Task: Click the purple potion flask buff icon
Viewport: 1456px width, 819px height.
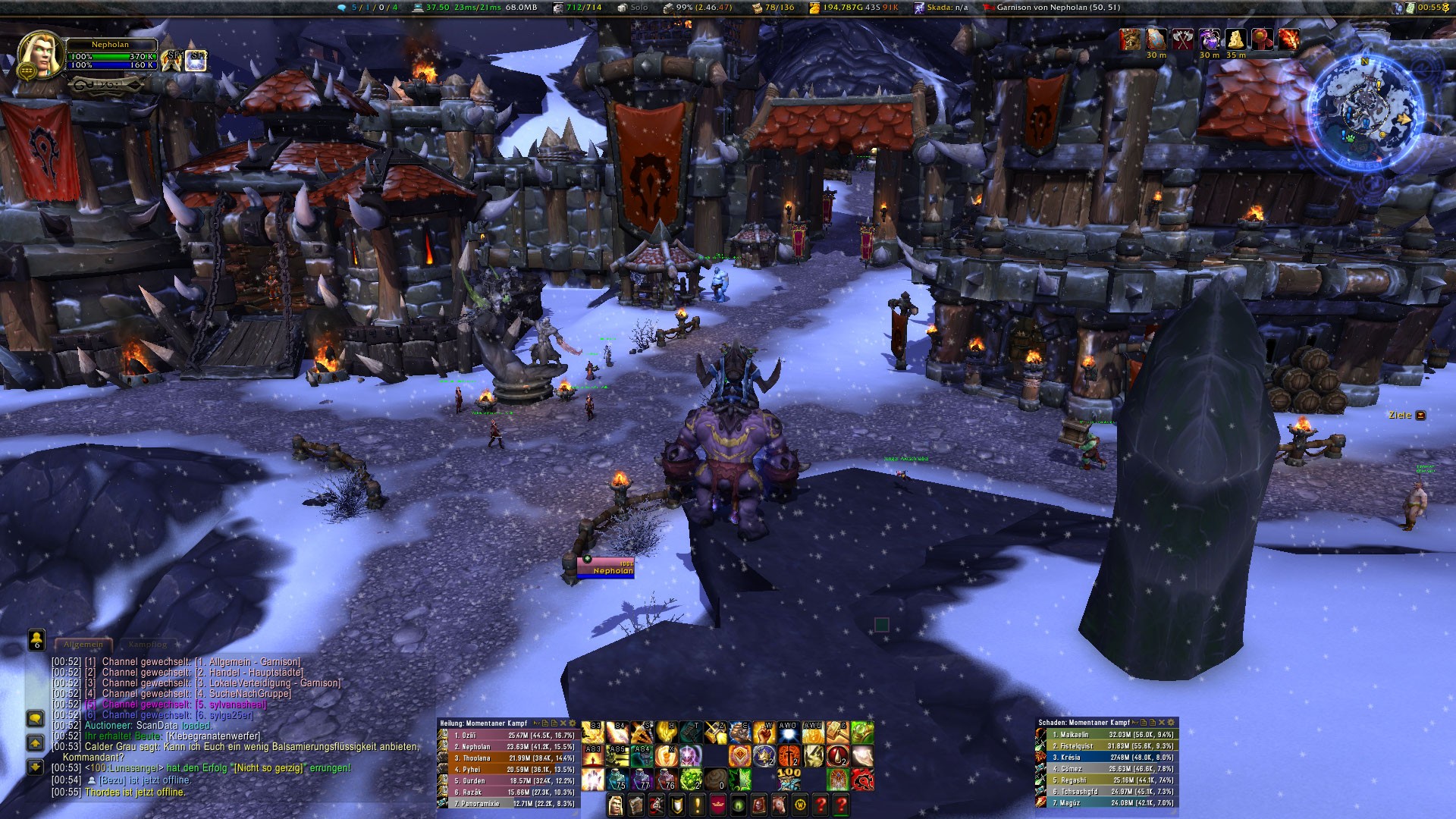Action: point(1210,39)
